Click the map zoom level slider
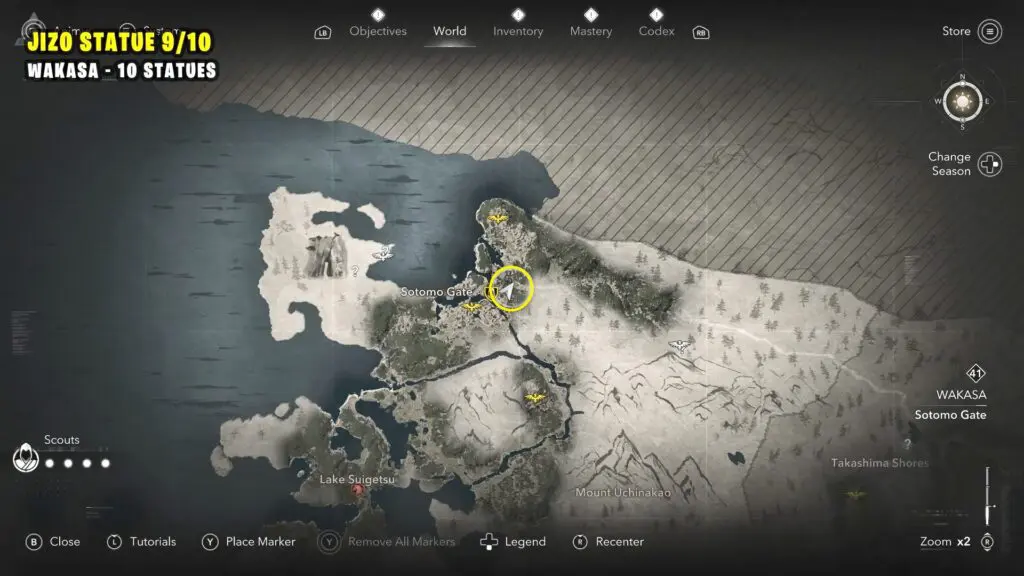This screenshot has height=576, width=1024. [x=988, y=498]
